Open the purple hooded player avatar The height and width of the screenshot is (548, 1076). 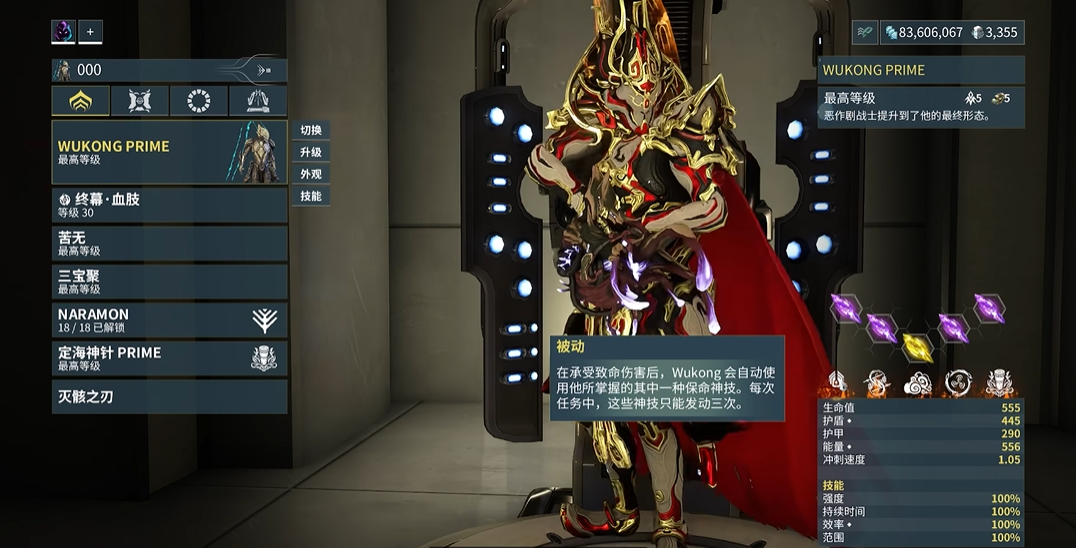tap(63, 32)
